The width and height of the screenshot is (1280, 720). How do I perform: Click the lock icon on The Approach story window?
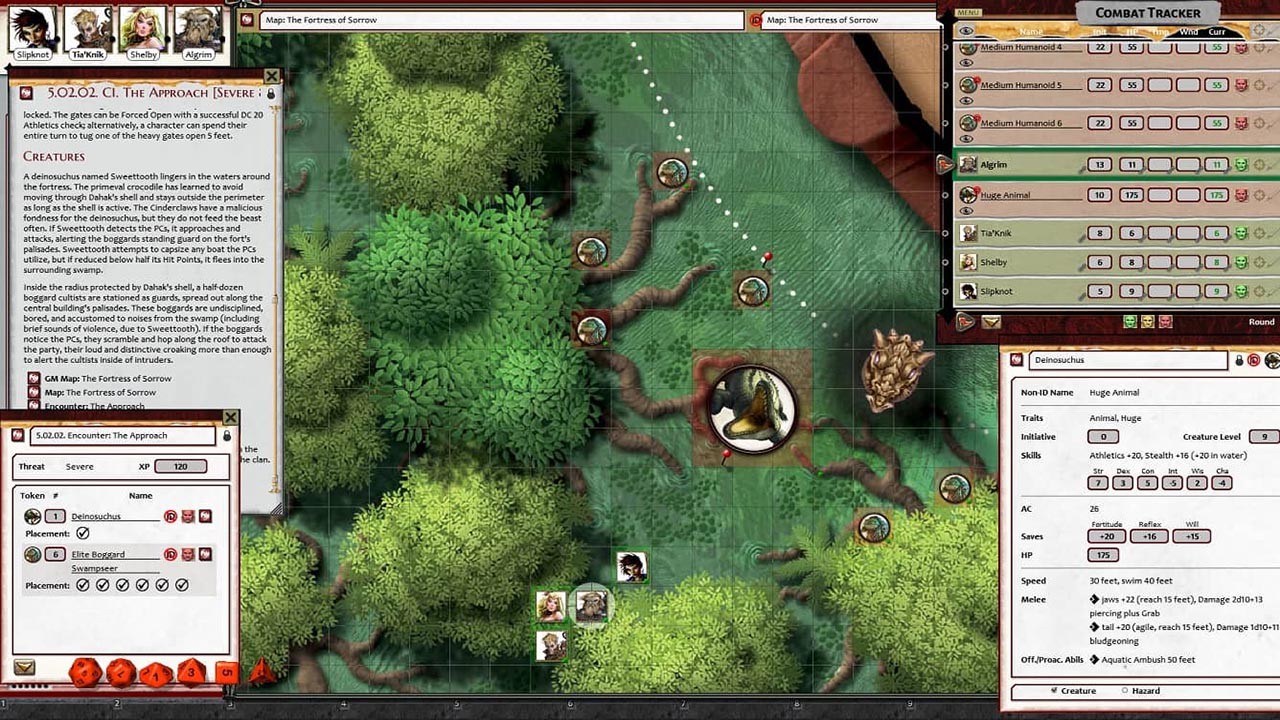[271, 94]
